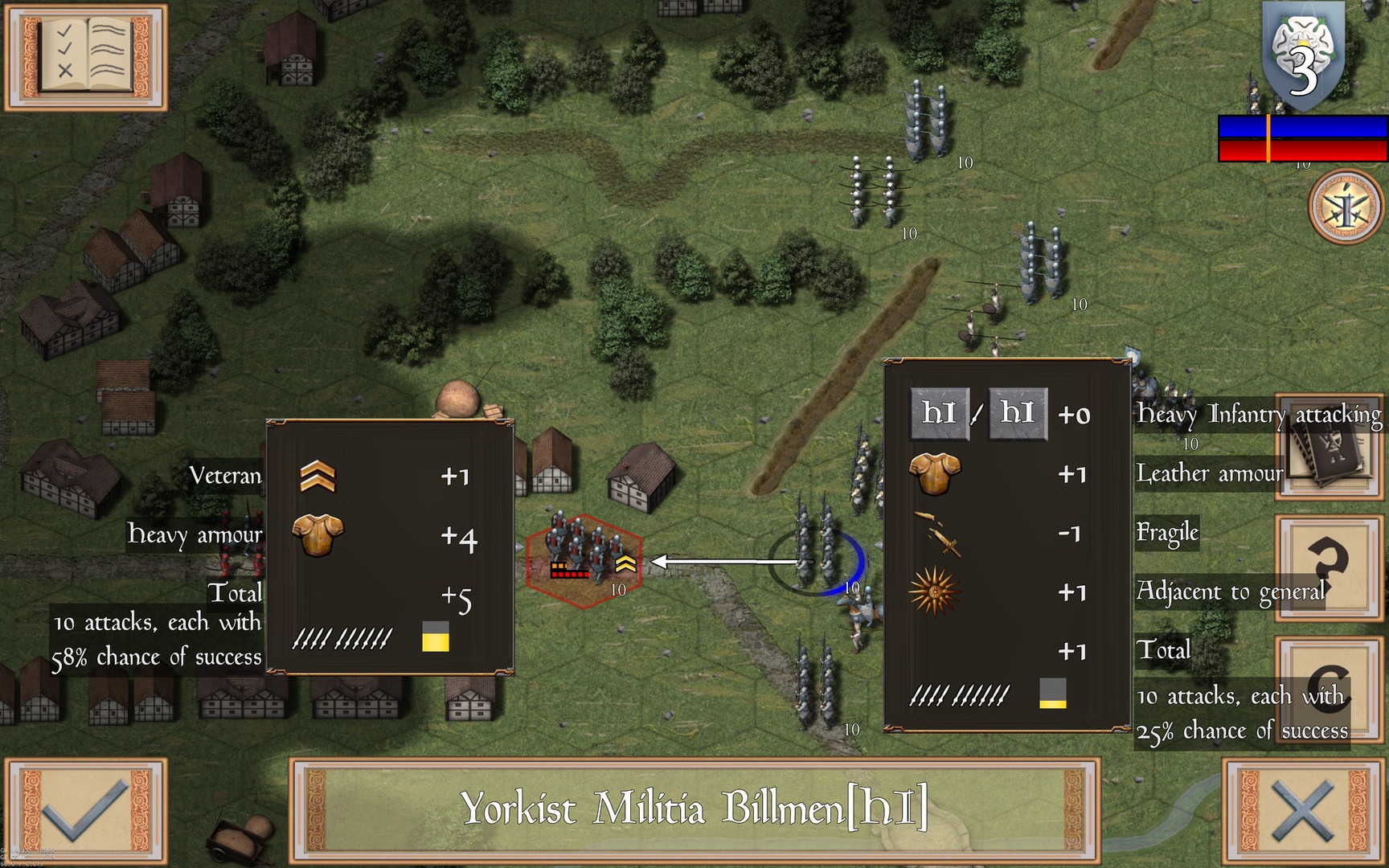Viewport: 1389px width, 868px height.
Task: Select the red-highlighted veteran enemy unit
Action: coord(584,559)
